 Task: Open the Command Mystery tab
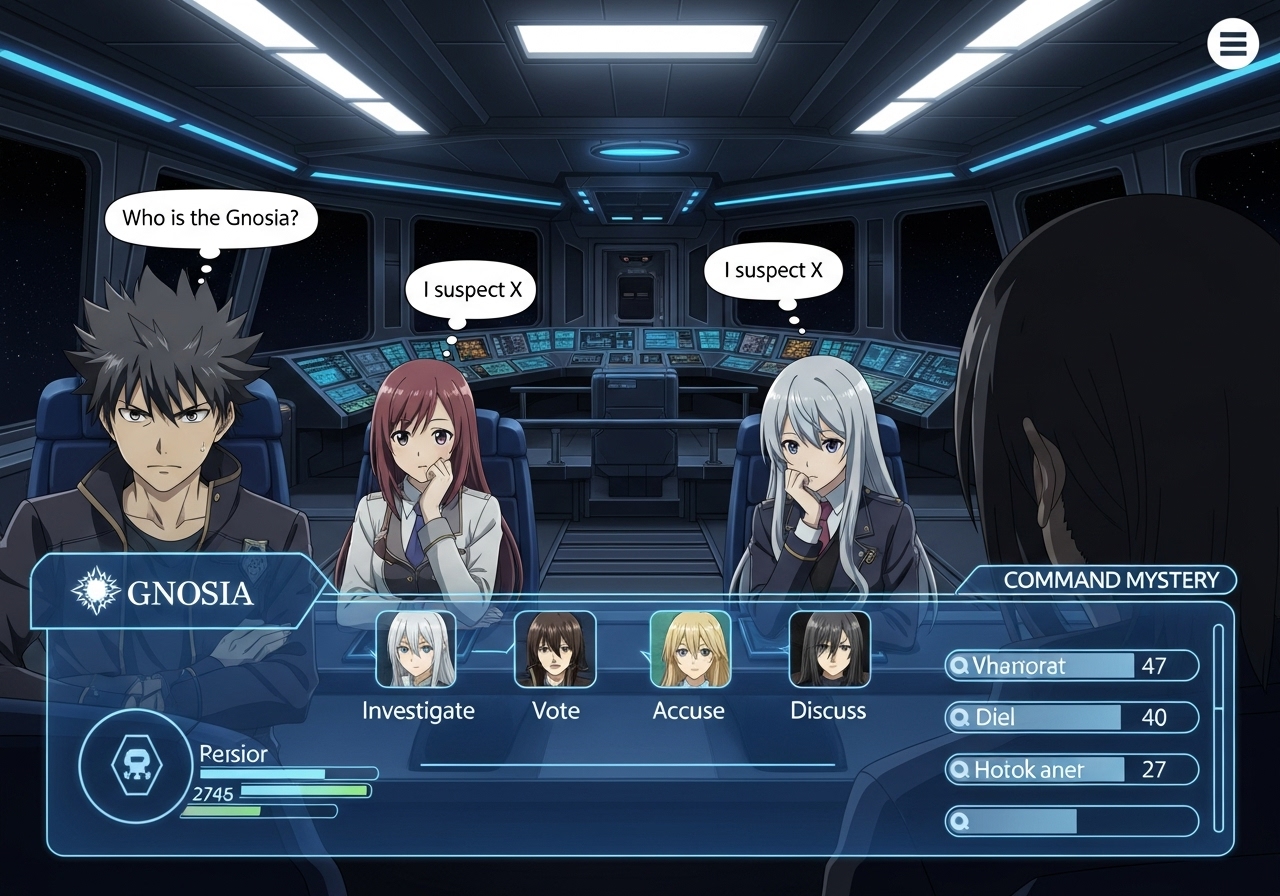point(1110,580)
